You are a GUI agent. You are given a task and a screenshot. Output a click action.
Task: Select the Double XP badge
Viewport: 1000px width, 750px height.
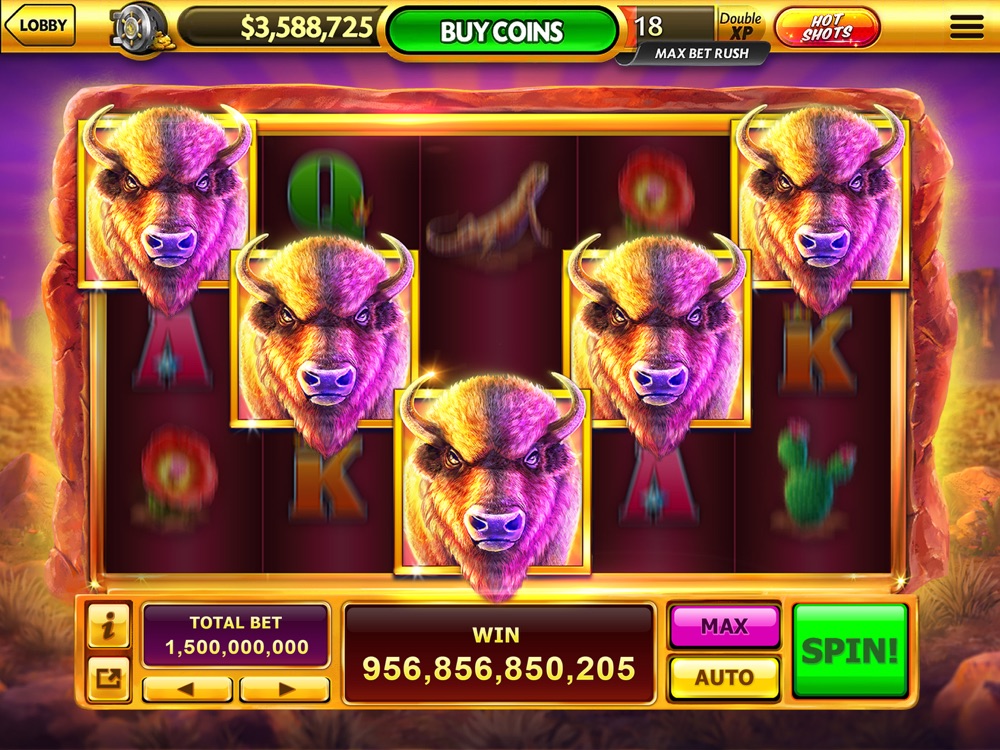[740, 26]
